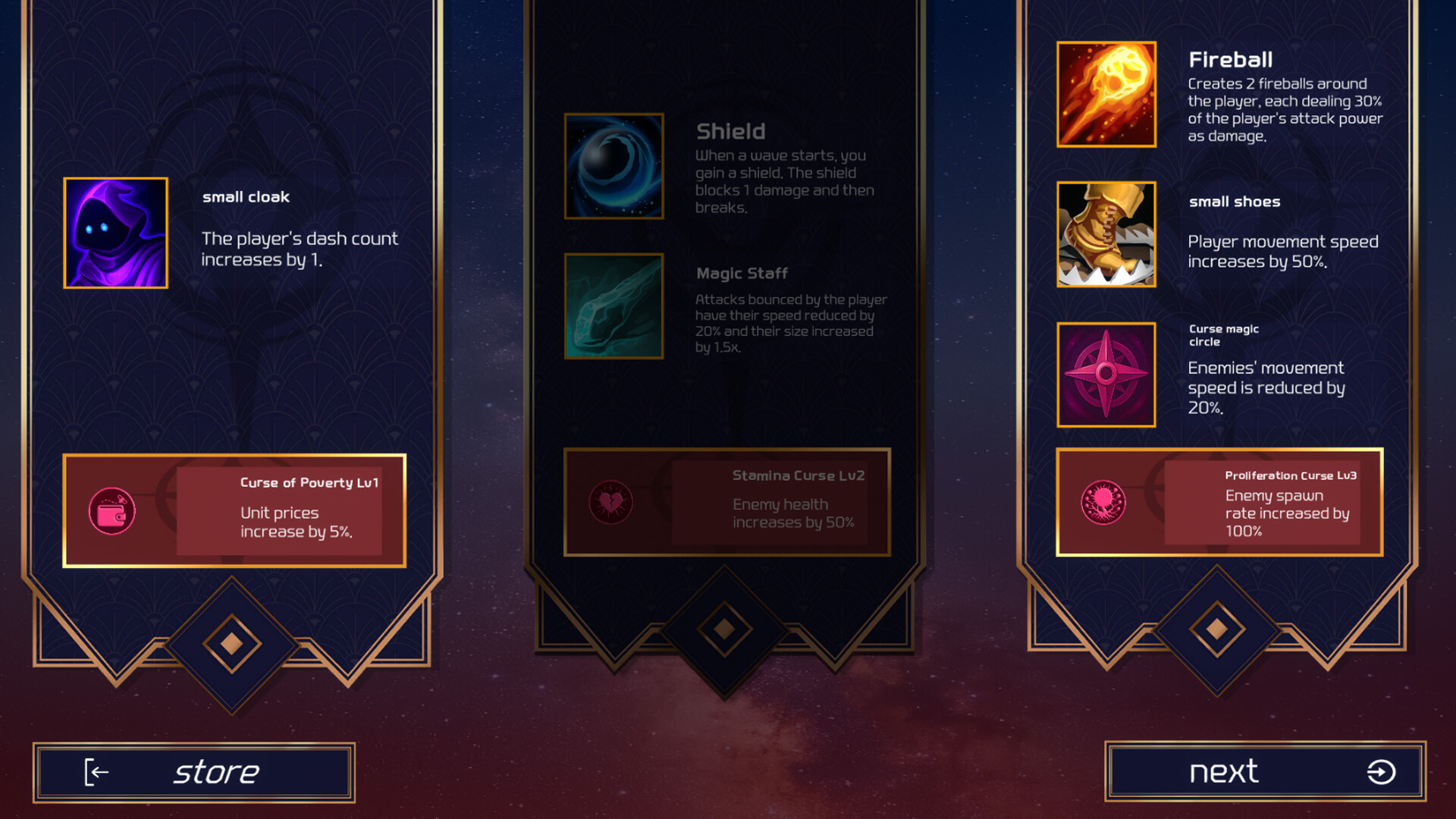Viewport: 1456px width, 819px height.
Task: Choose the Curse of Poverty Lv1 panel
Action: tap(234, 510)
